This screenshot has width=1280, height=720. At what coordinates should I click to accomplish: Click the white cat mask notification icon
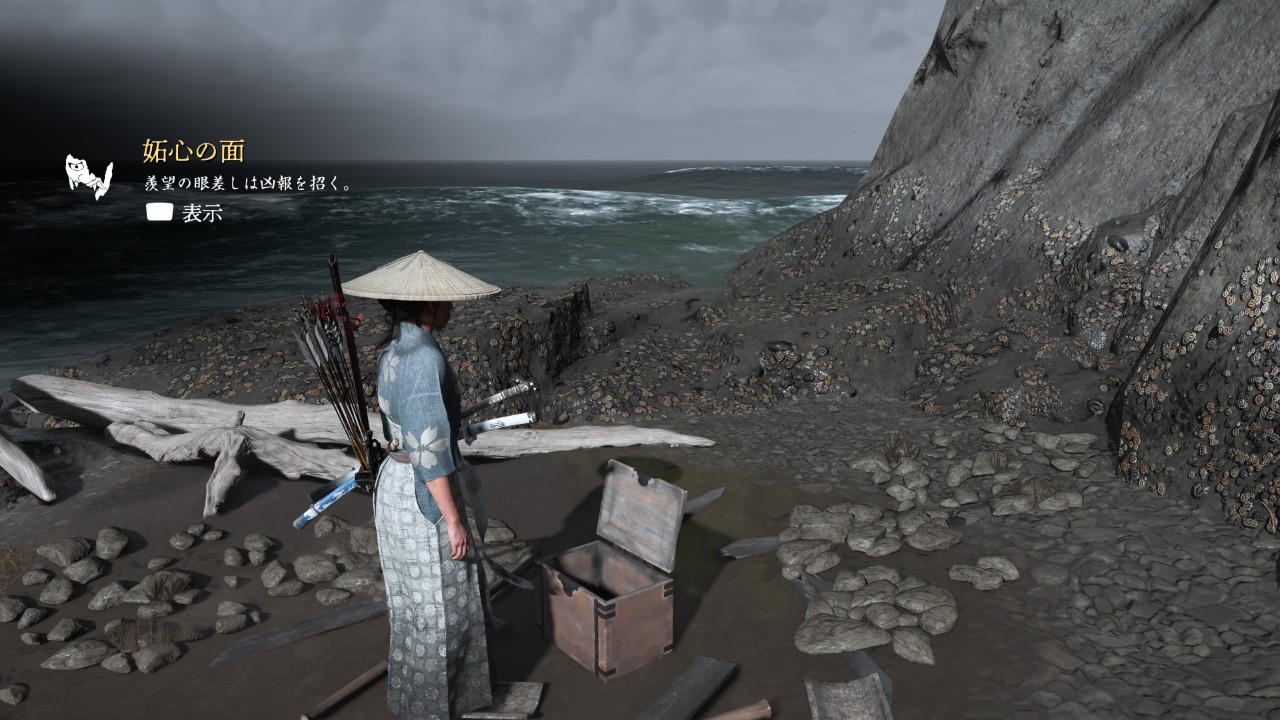click(88, 176)
